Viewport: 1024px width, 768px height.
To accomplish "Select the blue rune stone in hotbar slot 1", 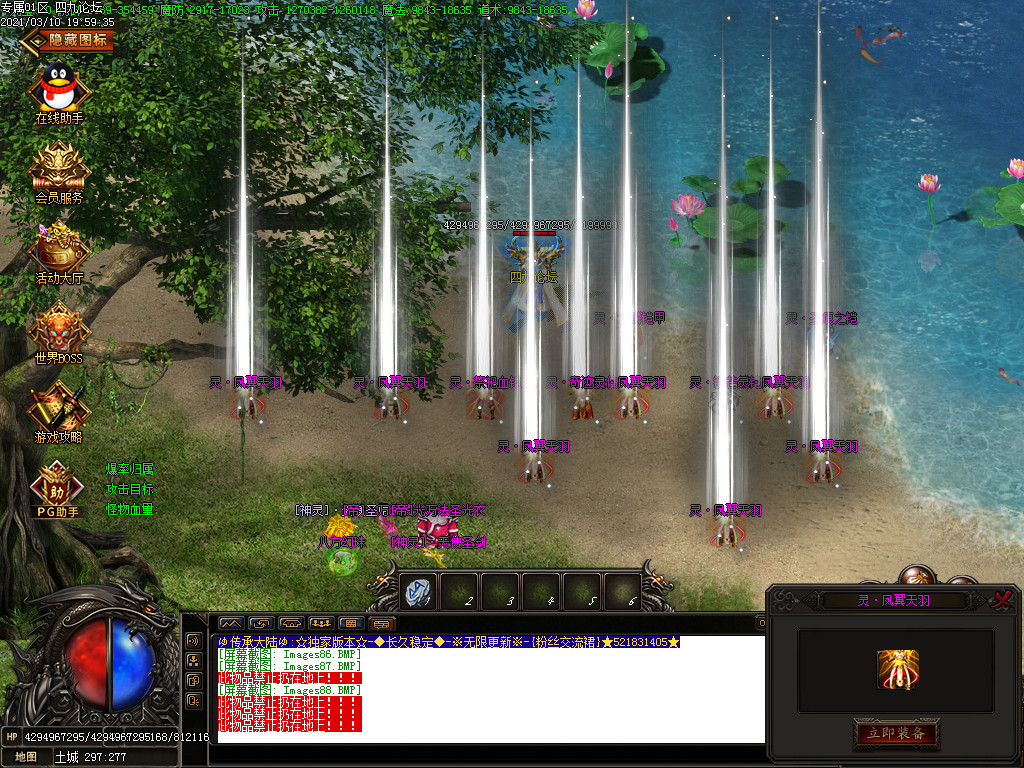I will coord(418,592).
